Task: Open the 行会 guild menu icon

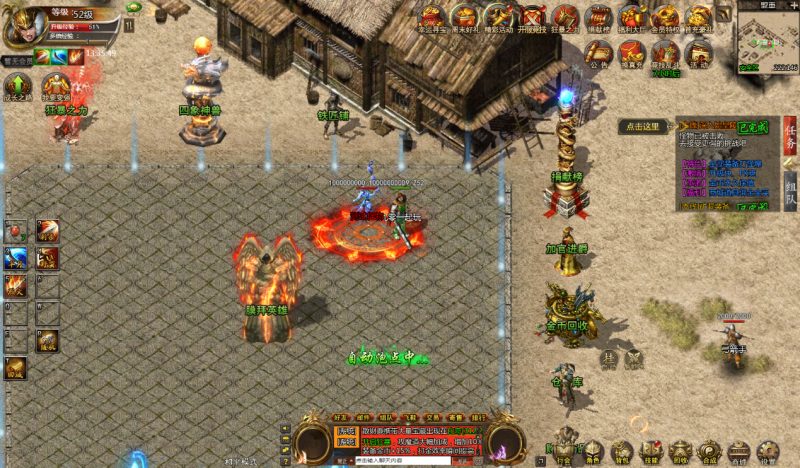Action: click(x=565, y=452)
